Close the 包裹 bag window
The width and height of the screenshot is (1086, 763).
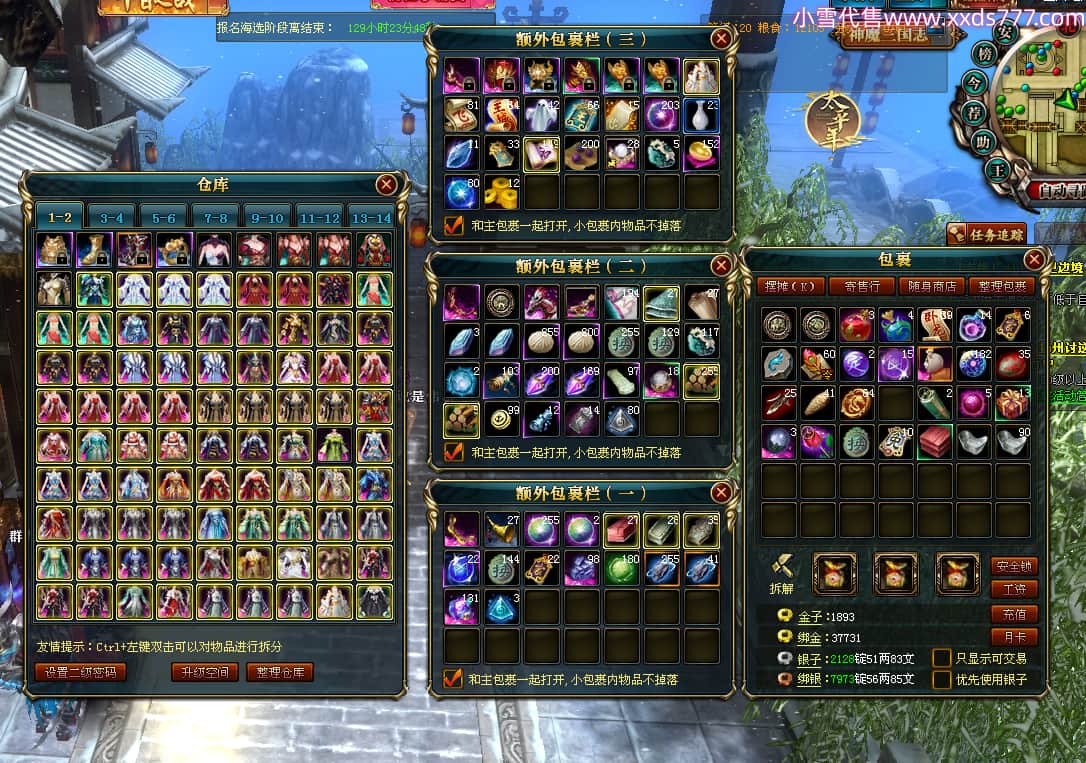point(1034,260)
